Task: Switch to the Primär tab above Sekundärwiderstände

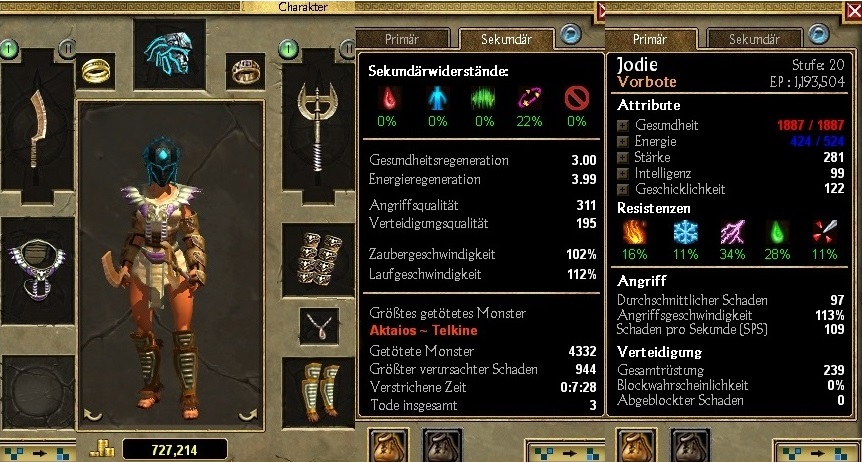Action: pyautogui.click(x=403, y=40)
